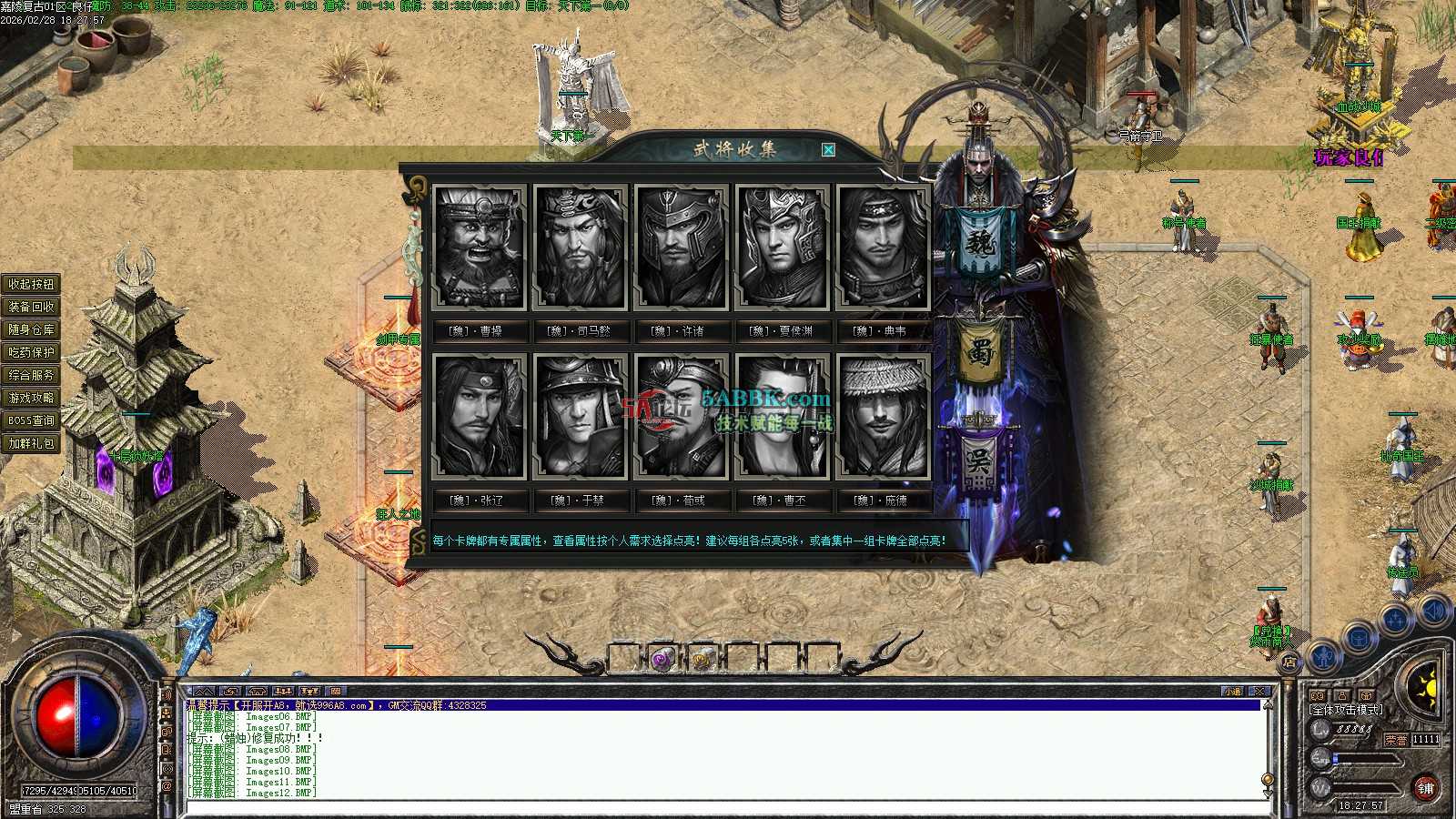This screenshot has width=1456, height=819.
Task: Toggle sound with the speaker icon
Action: click(x=1433, y=611)
